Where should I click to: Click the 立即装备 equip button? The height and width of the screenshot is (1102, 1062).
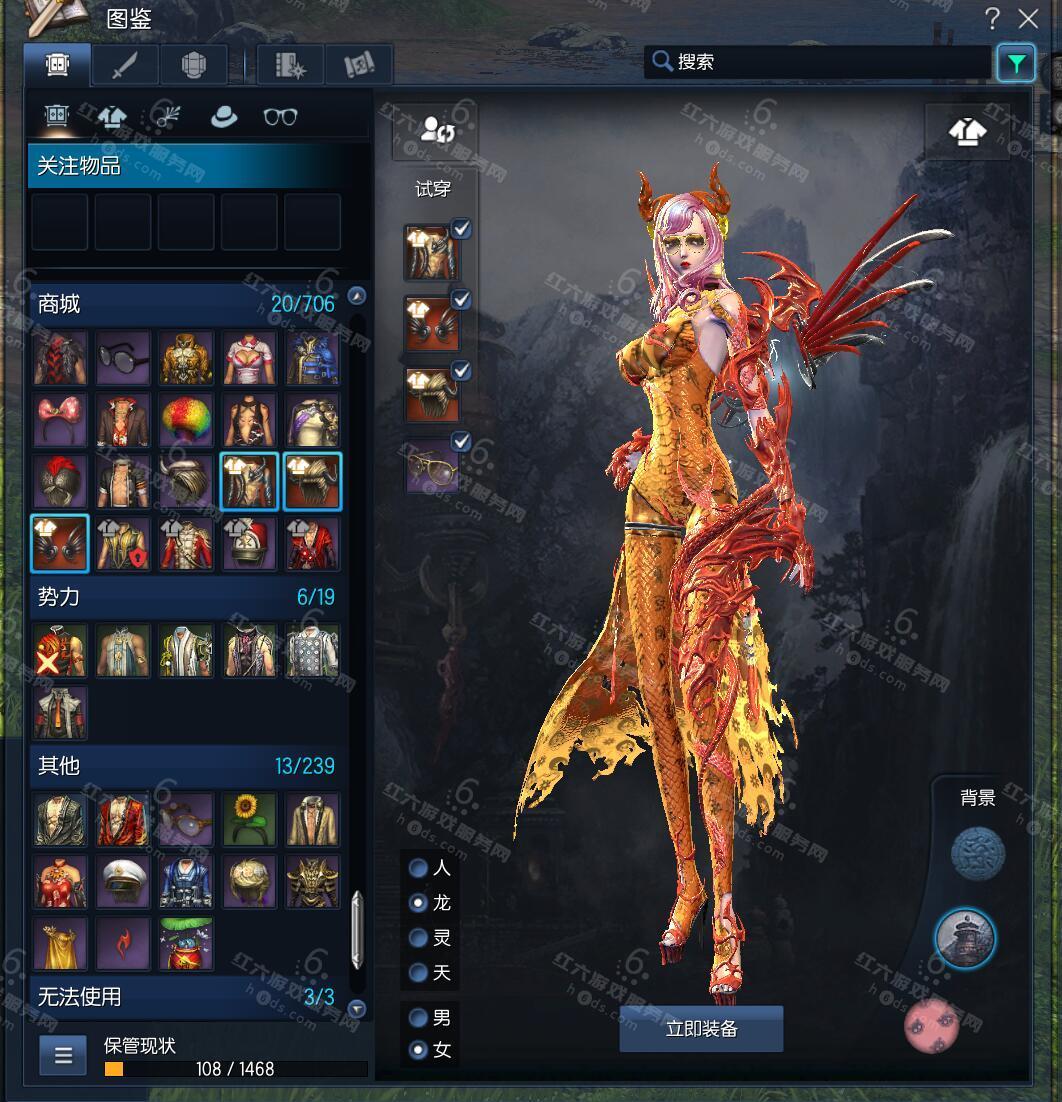click(x=701, y=1029)
